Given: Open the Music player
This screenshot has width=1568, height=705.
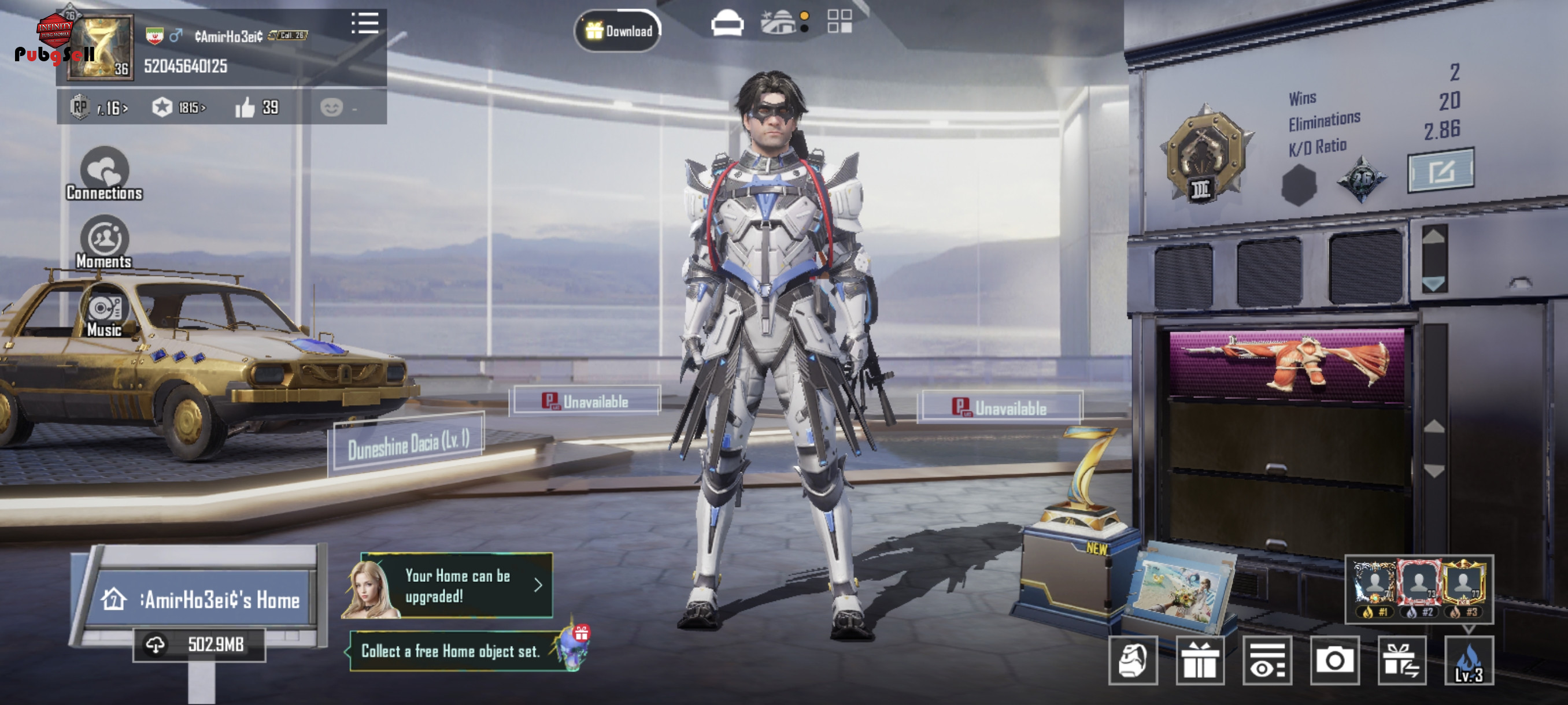Looking at the screenshot, I should [x=104, y=315].
